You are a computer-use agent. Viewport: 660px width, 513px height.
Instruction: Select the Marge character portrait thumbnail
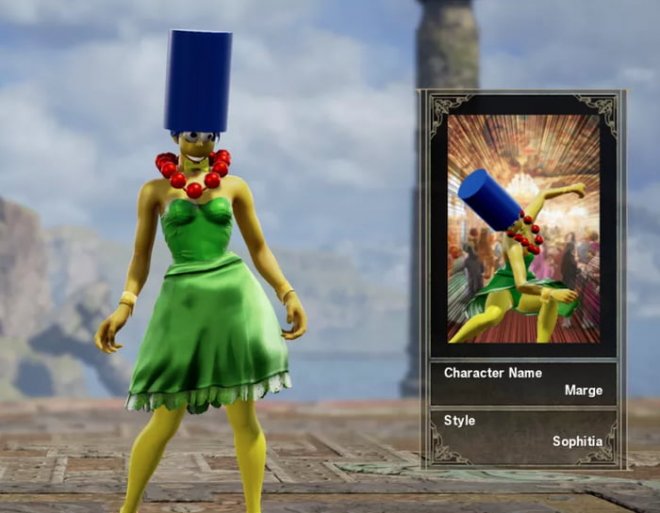coord(523,229)
